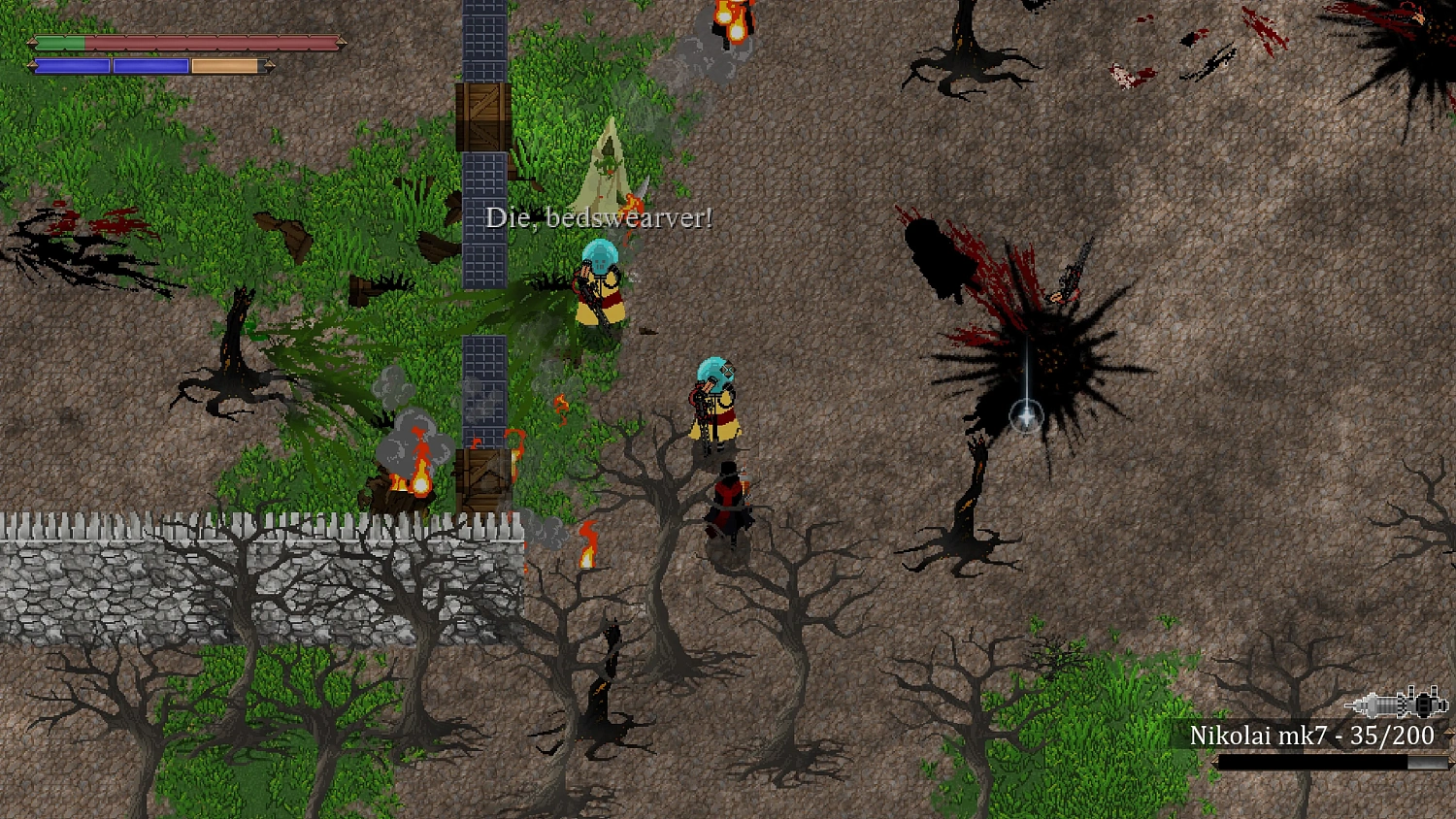This screenshot has width=1456, height=819.
Task: Click the blue-helmeted soldier in the center
Action: tap(716, 398)
